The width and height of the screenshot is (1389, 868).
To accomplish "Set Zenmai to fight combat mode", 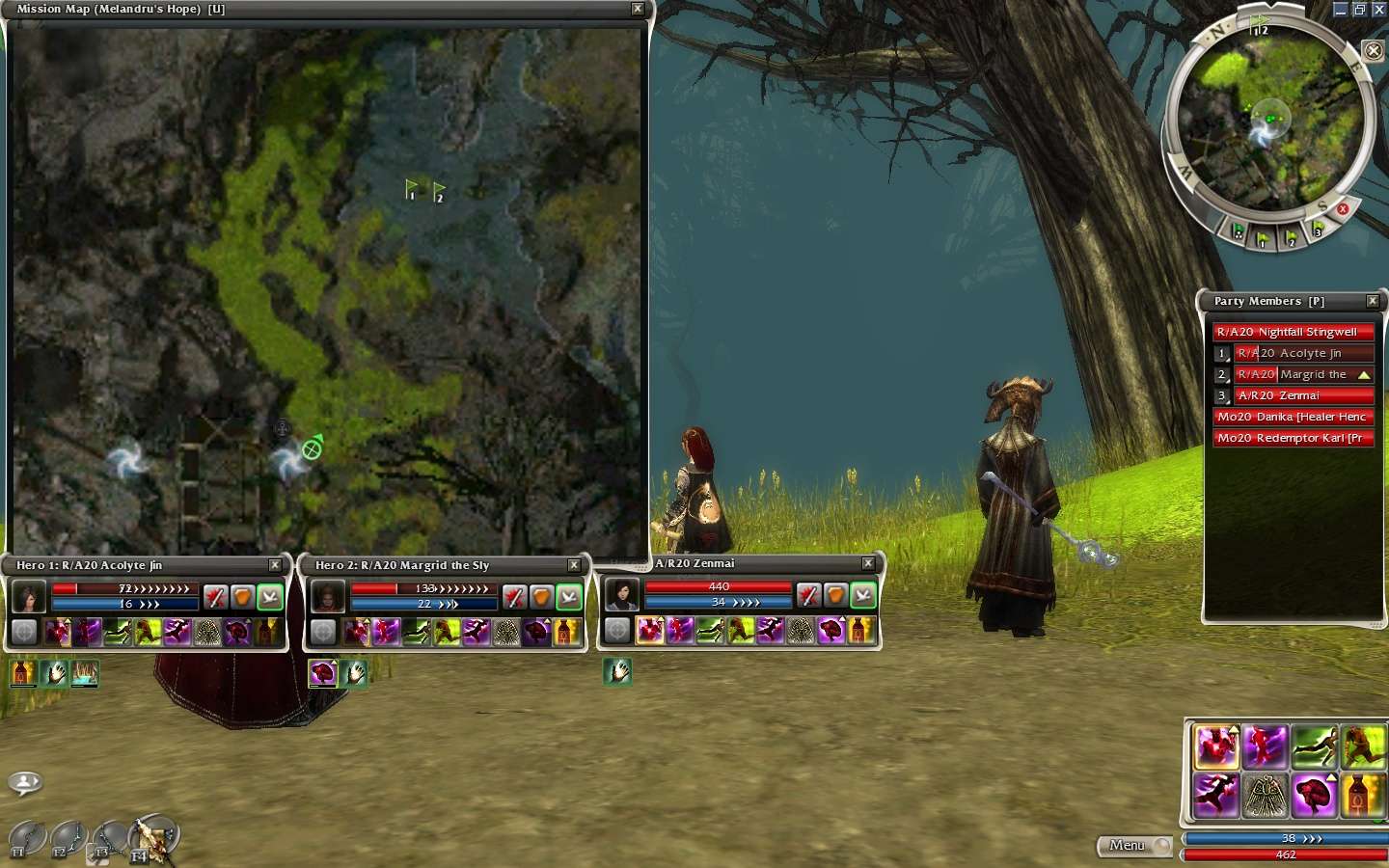I will [808, 596].
